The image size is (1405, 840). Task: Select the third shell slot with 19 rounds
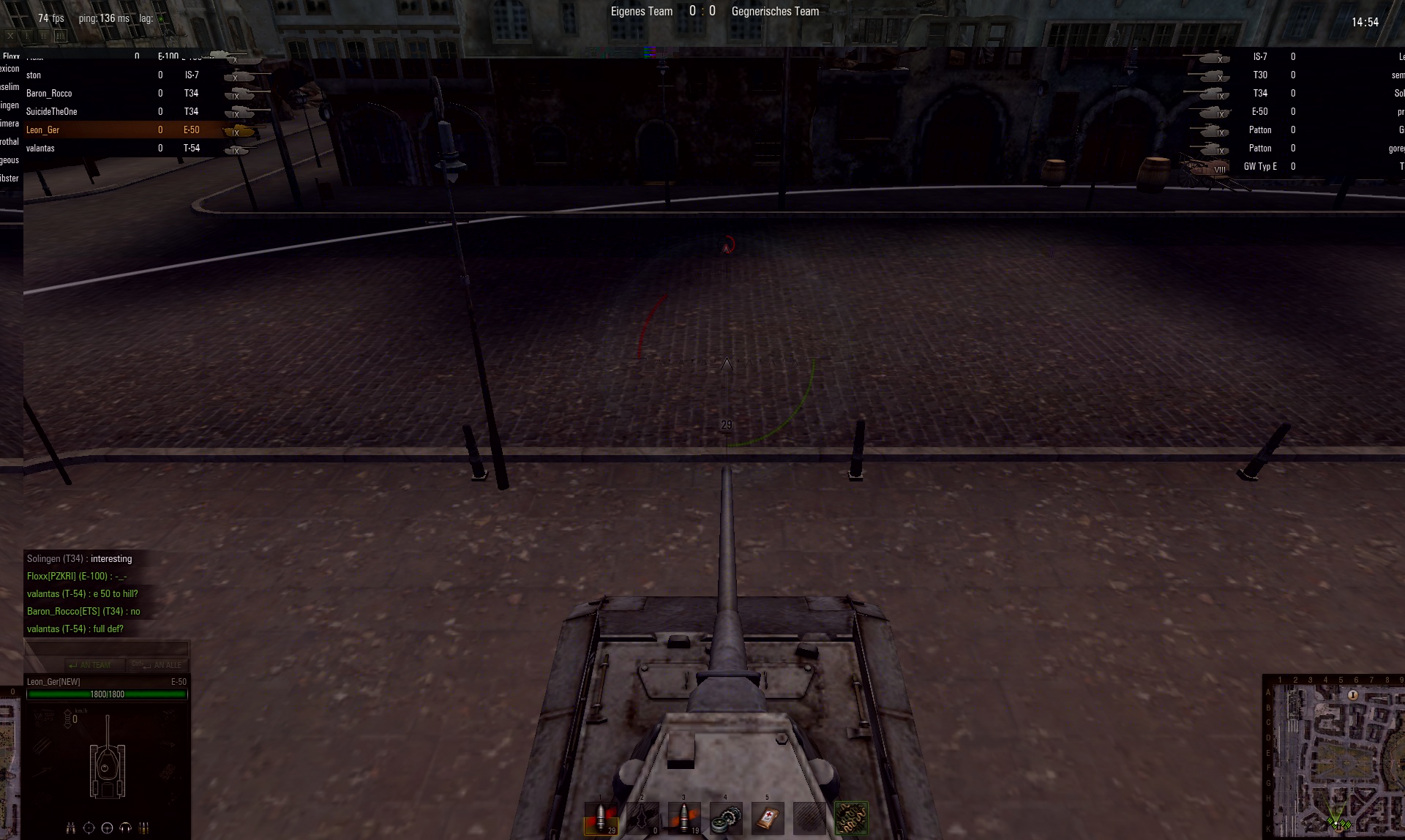pyautogui.click(x=684, y=817)
